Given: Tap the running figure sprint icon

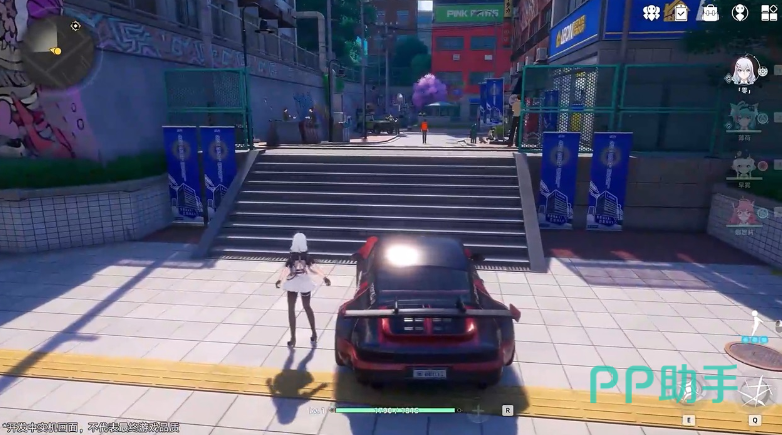Looking at the screenshot, I should tap(757, 324).
